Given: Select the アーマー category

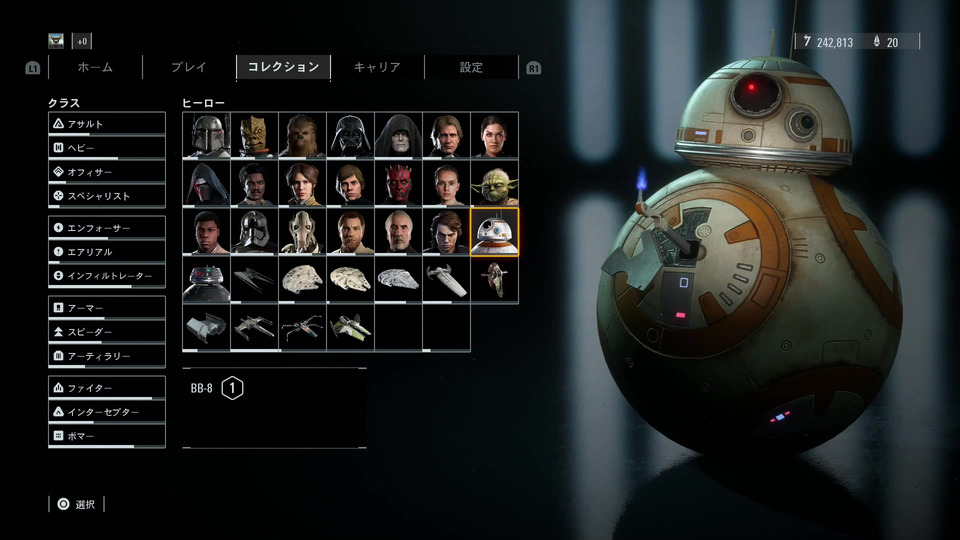Looking at the screenshot, I should tap(107, 308).
